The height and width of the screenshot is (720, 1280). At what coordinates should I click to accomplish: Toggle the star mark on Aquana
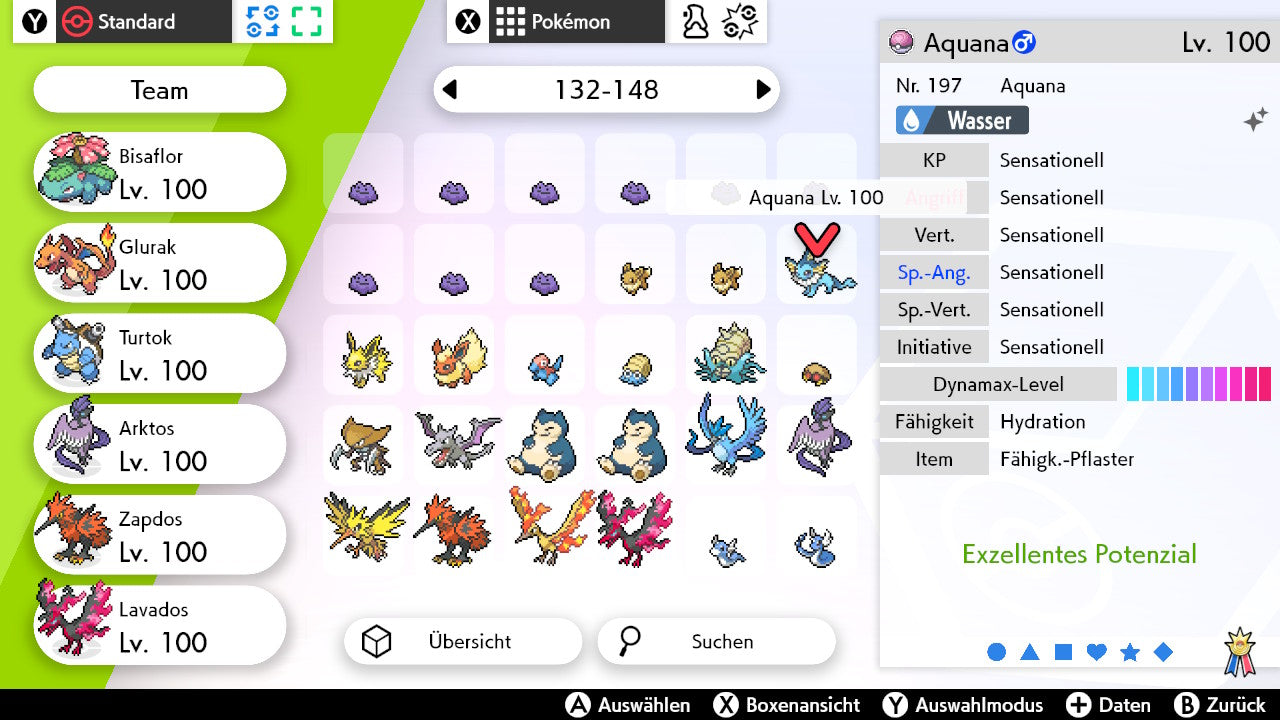(1130, 650)
